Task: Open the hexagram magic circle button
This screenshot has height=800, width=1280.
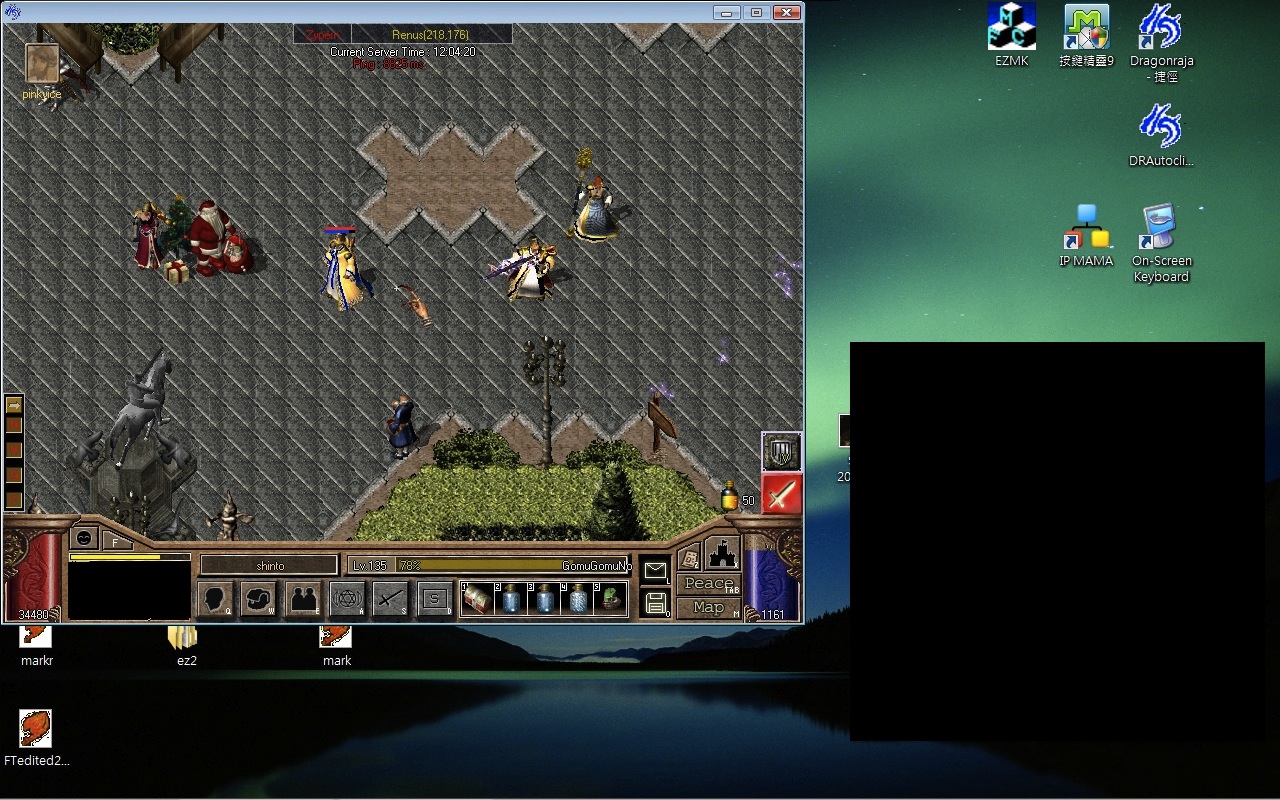Action: [347, 600]
